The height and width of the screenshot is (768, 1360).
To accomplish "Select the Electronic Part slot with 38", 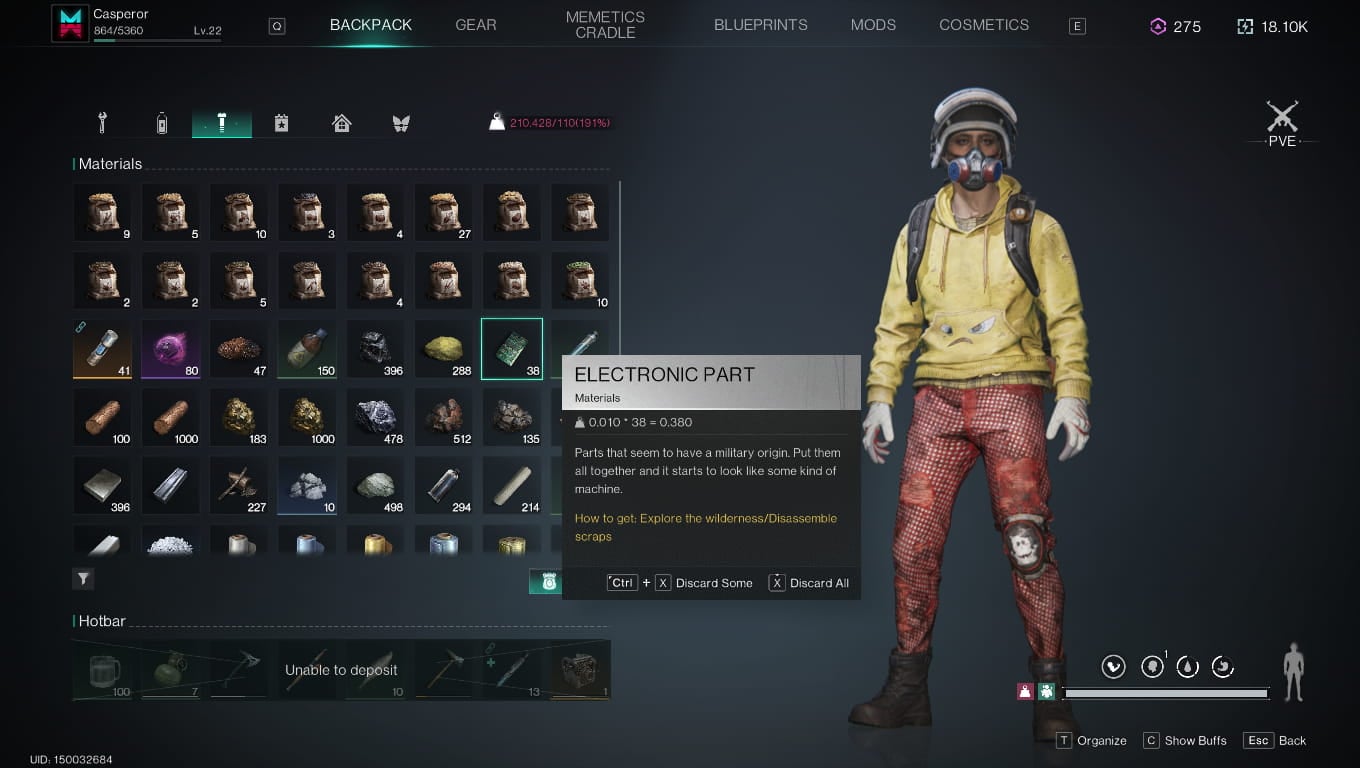I will pyautogui.click(x=512, y=349).
